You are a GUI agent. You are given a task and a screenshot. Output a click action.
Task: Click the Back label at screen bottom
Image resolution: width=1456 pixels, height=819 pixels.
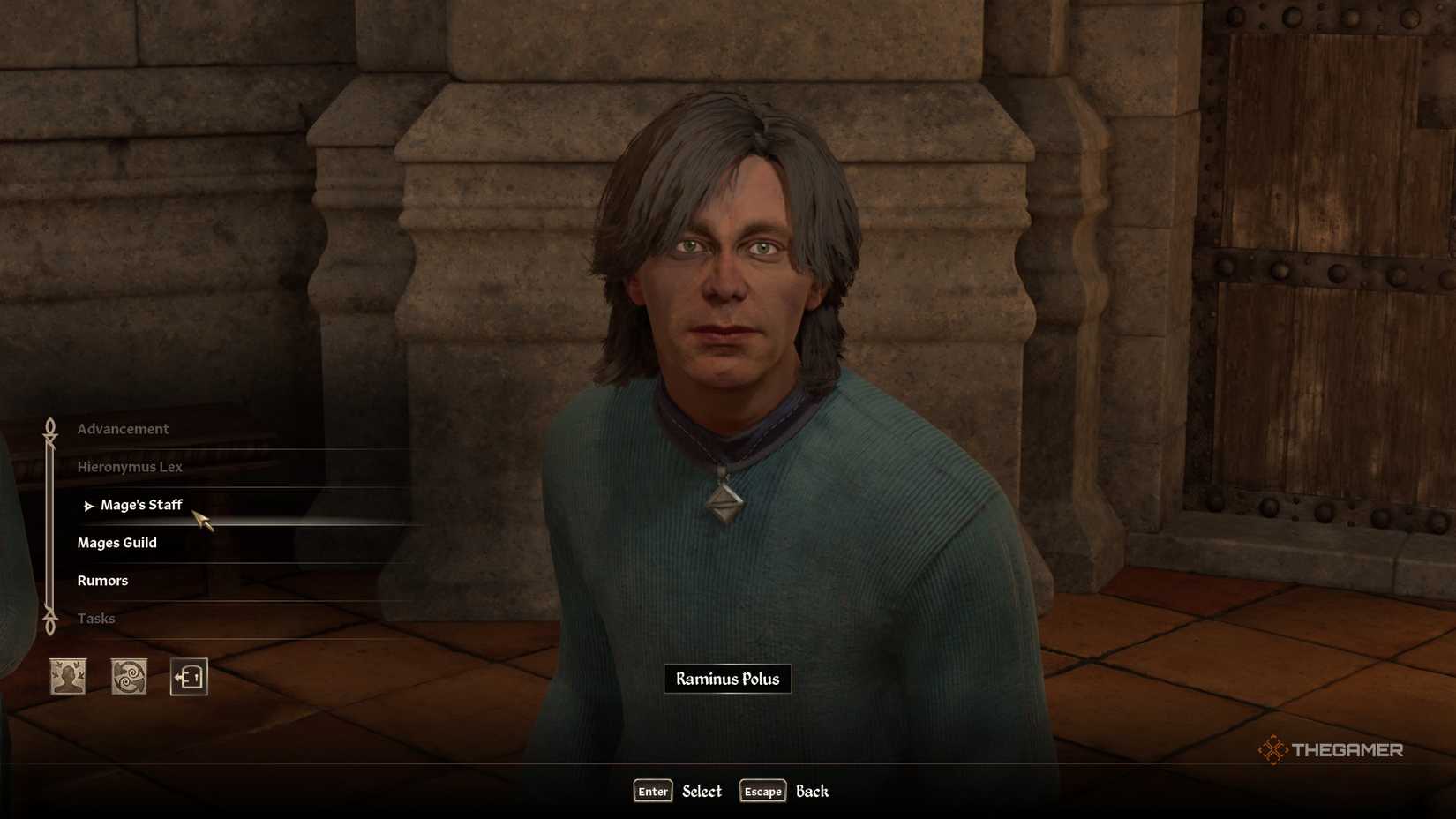tap(811, 791)
